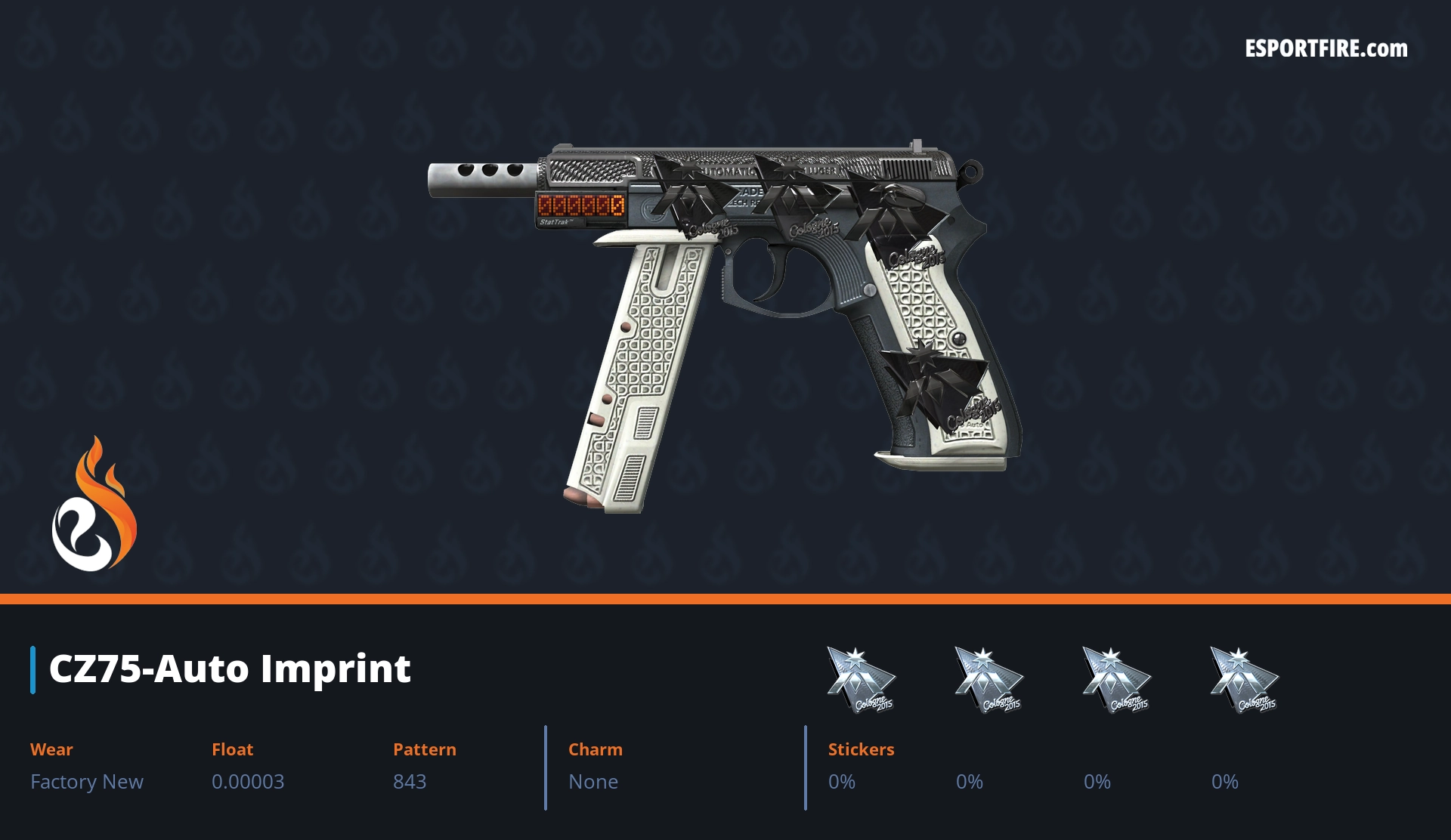The height and width of the screenshot is (840, 1451).
Task: Open the ESPORTFIRE.com site link
Action: pos(1326,49)
